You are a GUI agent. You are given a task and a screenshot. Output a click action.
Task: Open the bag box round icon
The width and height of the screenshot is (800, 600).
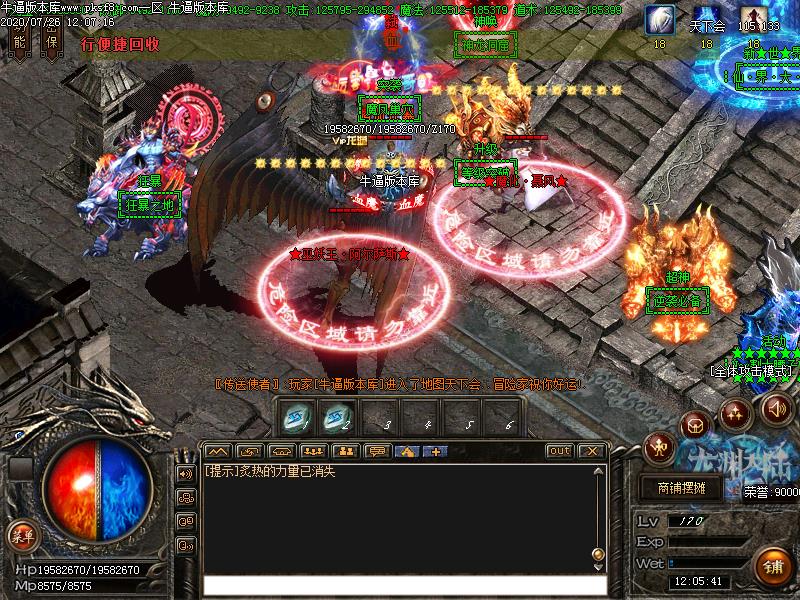(695, 425)
